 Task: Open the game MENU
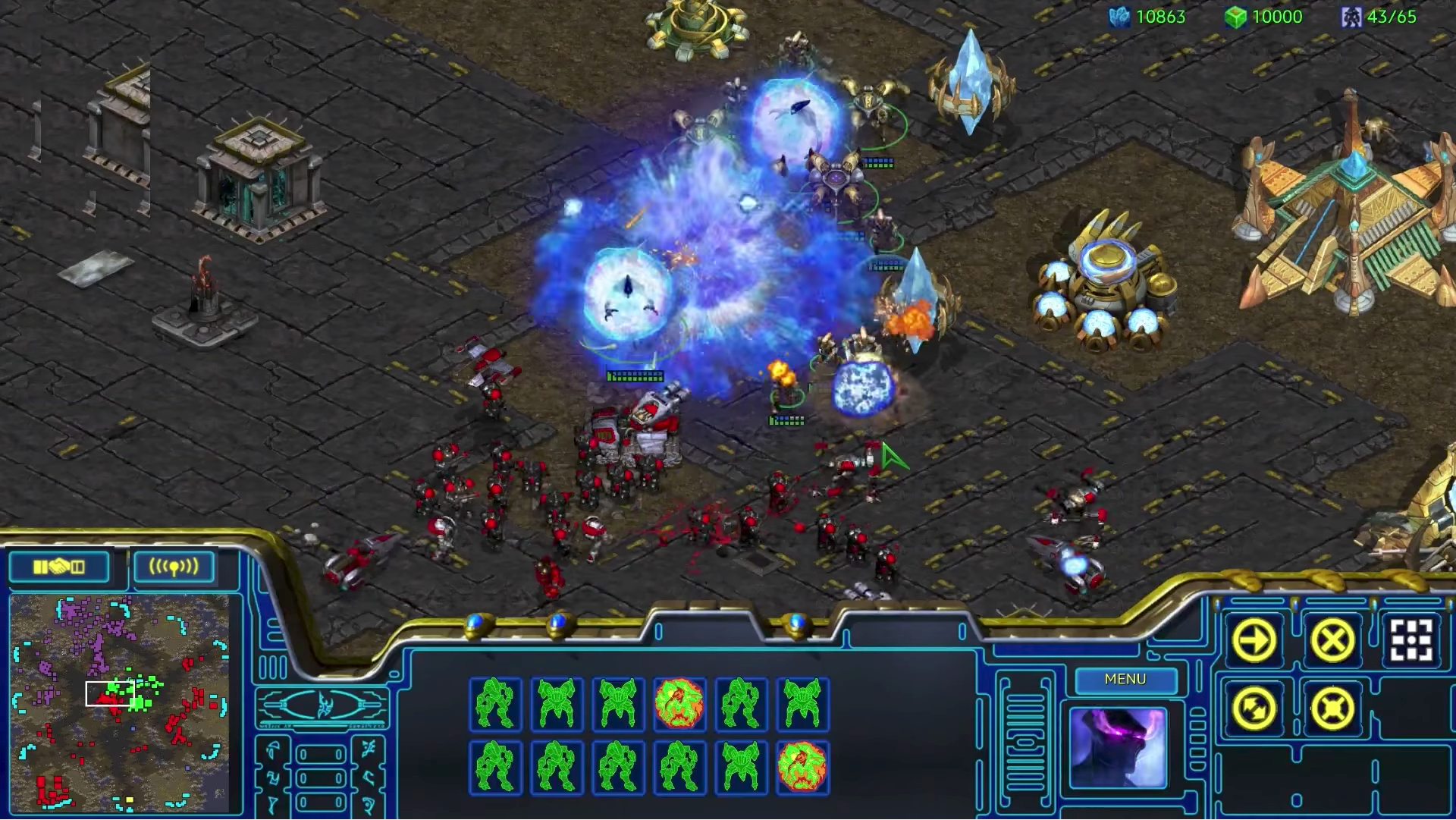click(1125, 680)
